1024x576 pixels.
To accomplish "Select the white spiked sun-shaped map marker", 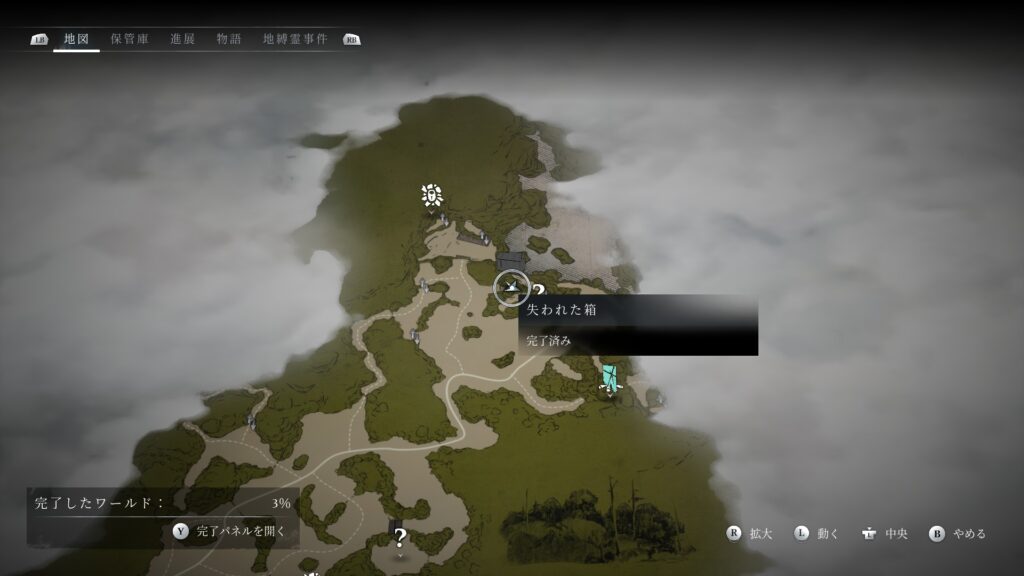I will pos(432,195).
